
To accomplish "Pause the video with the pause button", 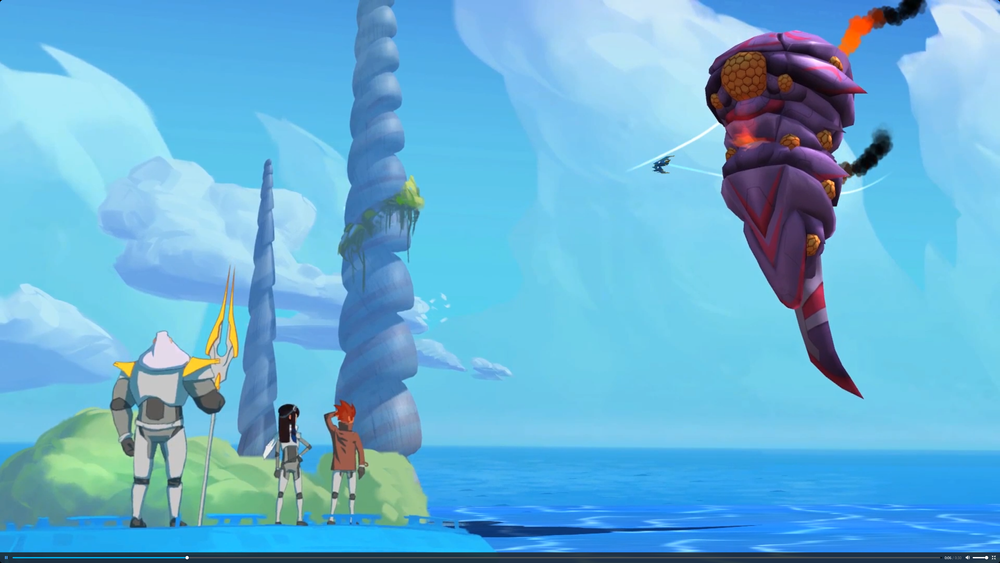I will click(x=6, y=558).
